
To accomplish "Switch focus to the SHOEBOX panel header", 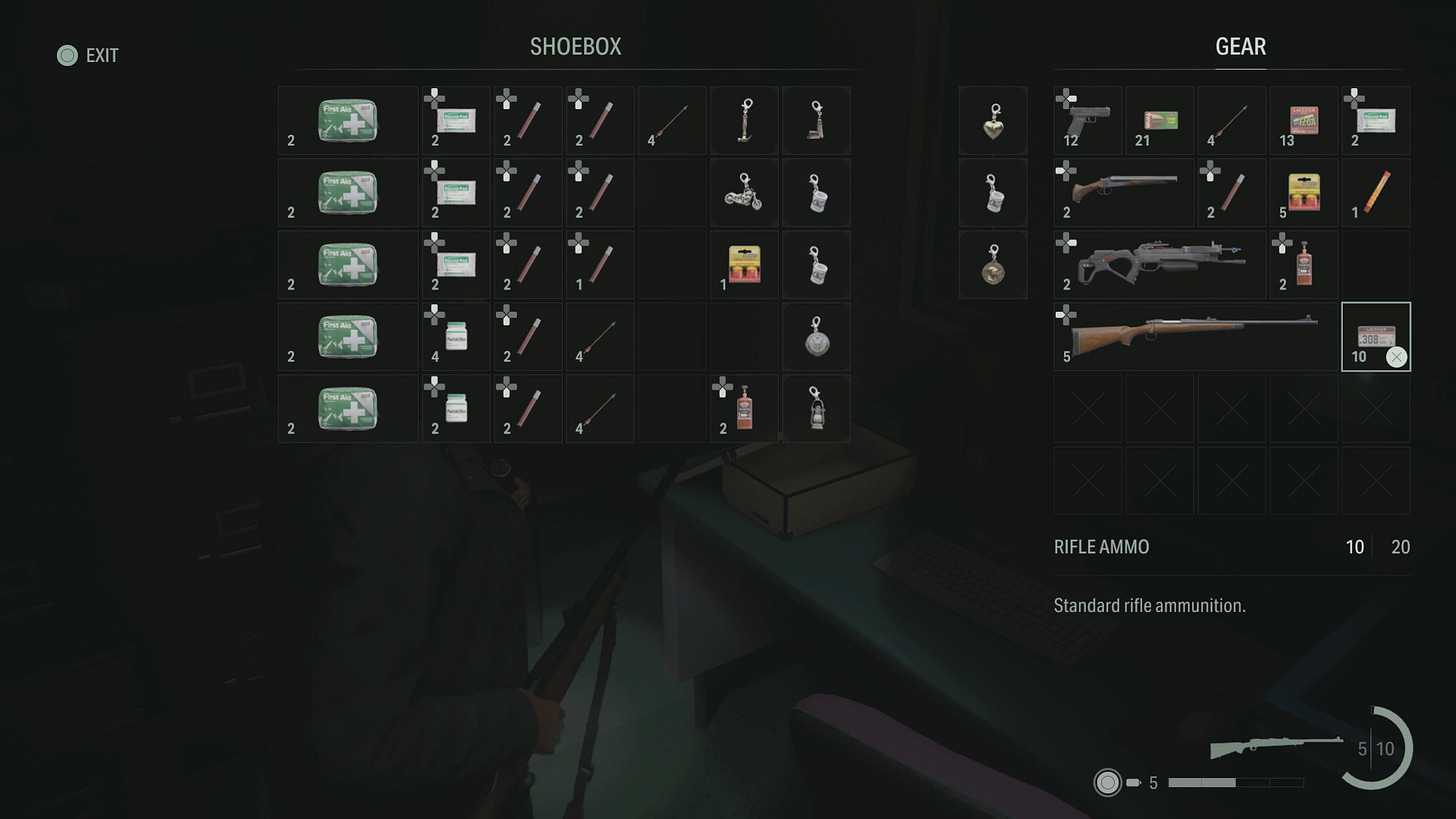I will click(575, 46).
